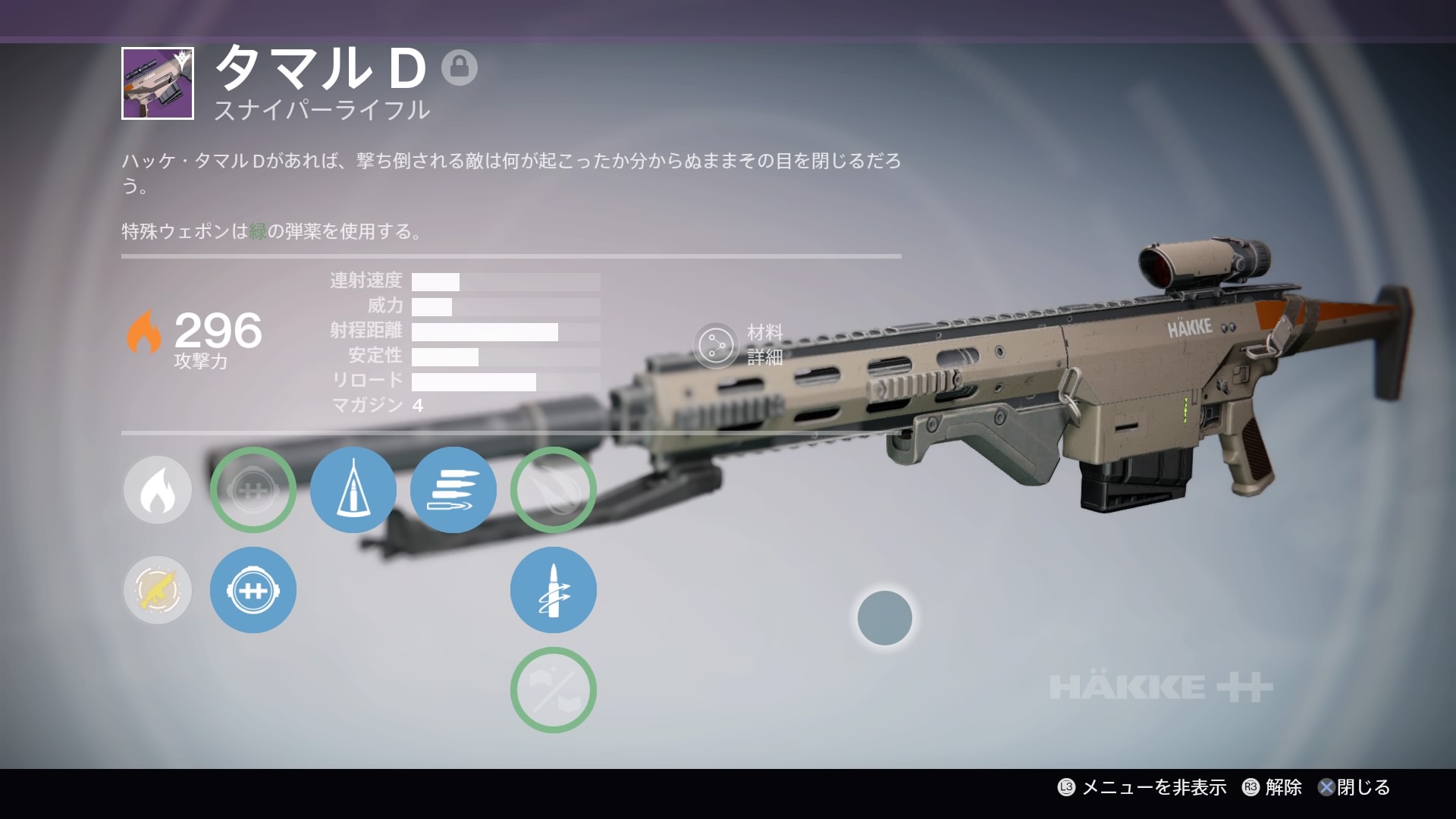The width and height of the screenshot is (1456, 819).
Task: Select the blue stacked bullets perk
Action: pos(453,490)
